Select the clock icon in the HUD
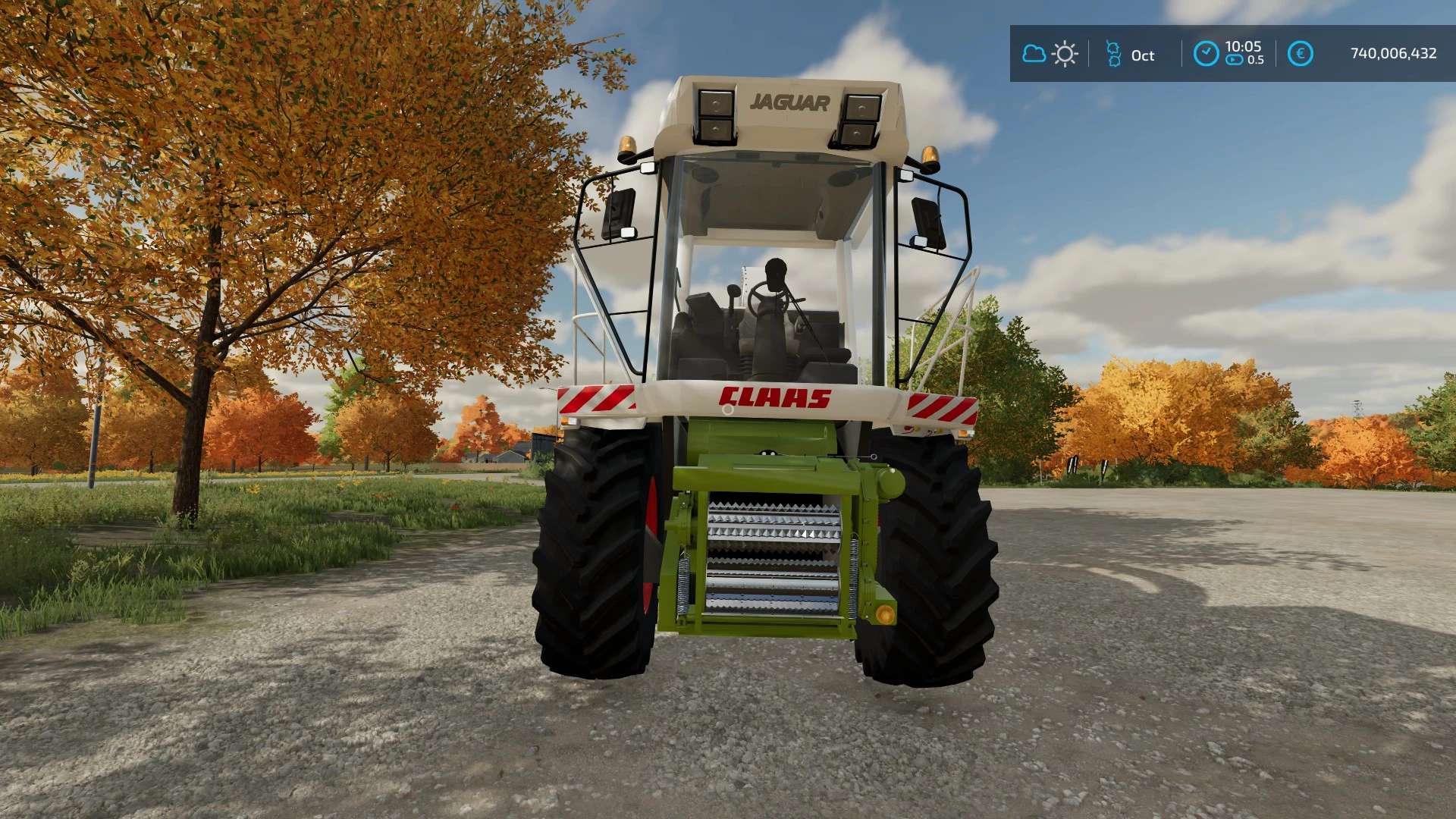The width and height of the screenshot is (1456, 819). (x=1206, y=54)
